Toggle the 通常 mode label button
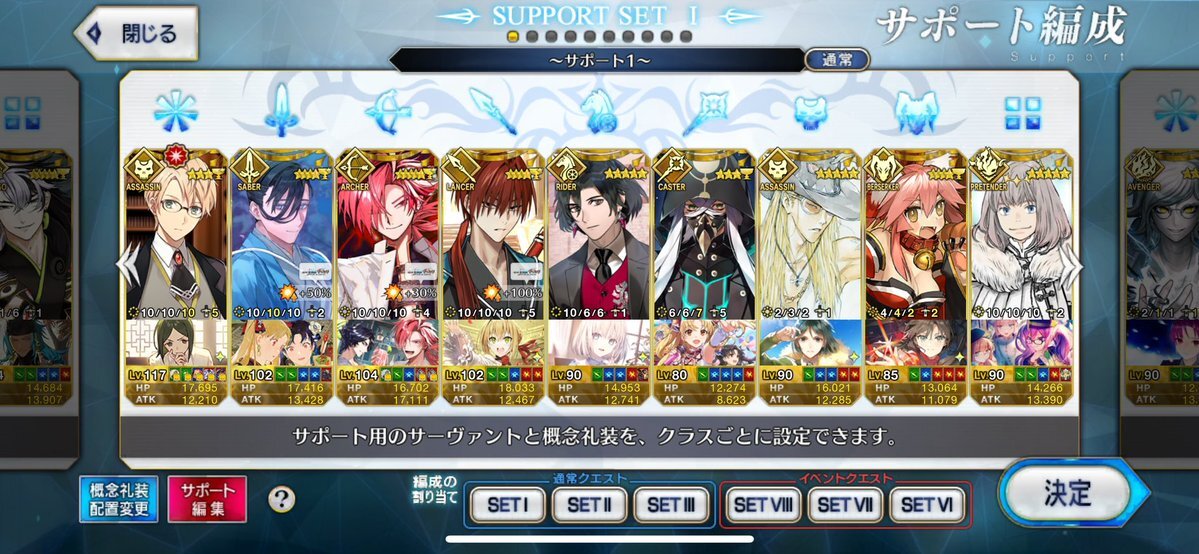1199x554 pixels. (836, 60)
